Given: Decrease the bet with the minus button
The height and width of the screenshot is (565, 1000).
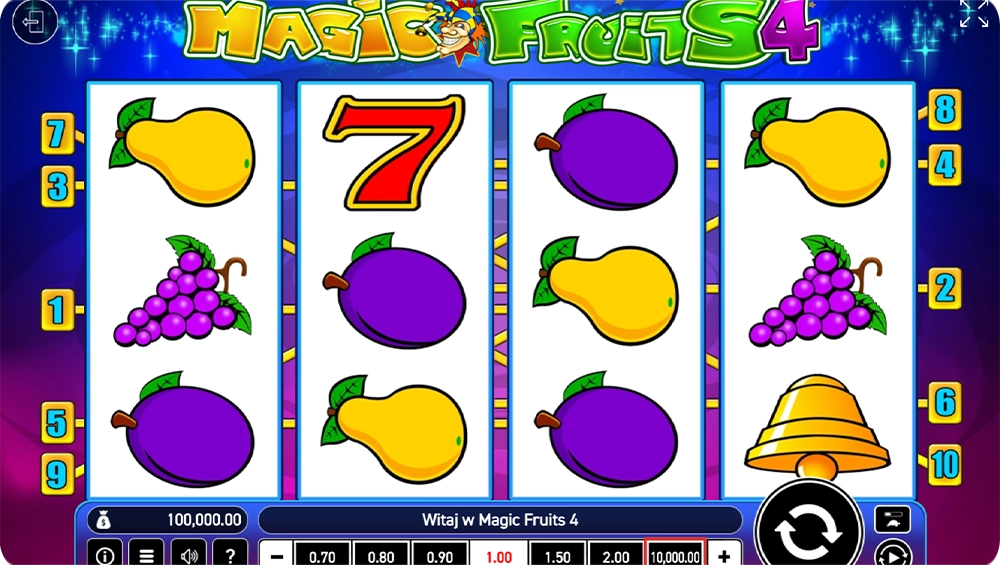Looking at the screenshot, I should (x=277, y=555).
